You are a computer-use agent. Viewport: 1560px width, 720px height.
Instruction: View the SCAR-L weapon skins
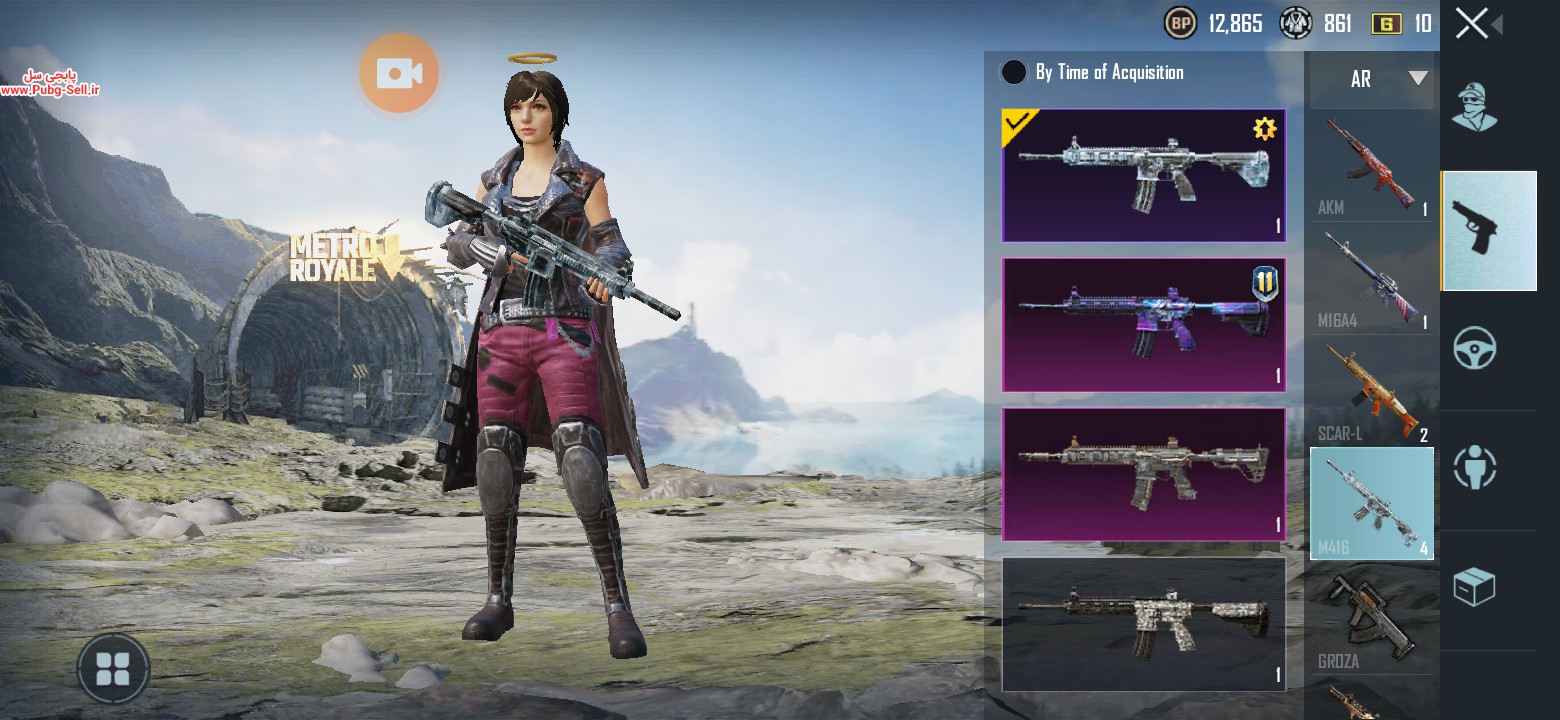(x=1371, y=392)
